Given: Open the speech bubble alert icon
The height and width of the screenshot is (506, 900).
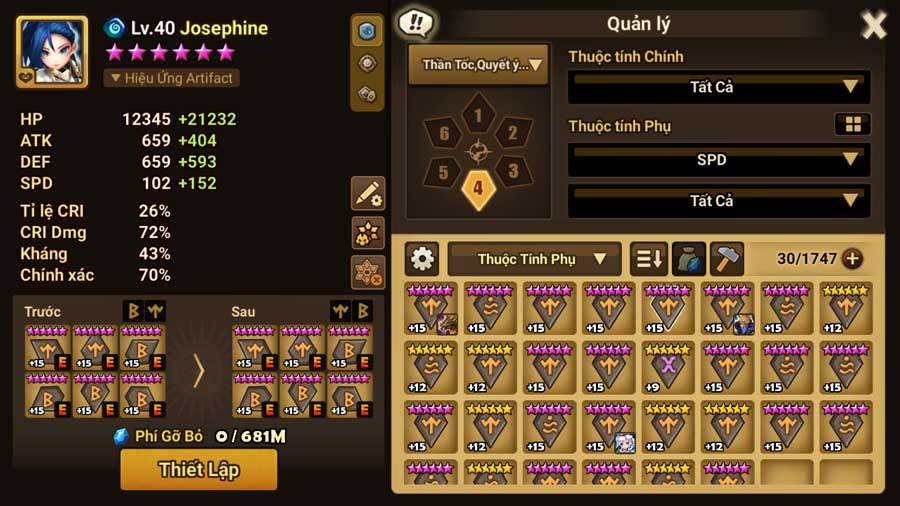Looking at the screenshot, I should point(415,22).
